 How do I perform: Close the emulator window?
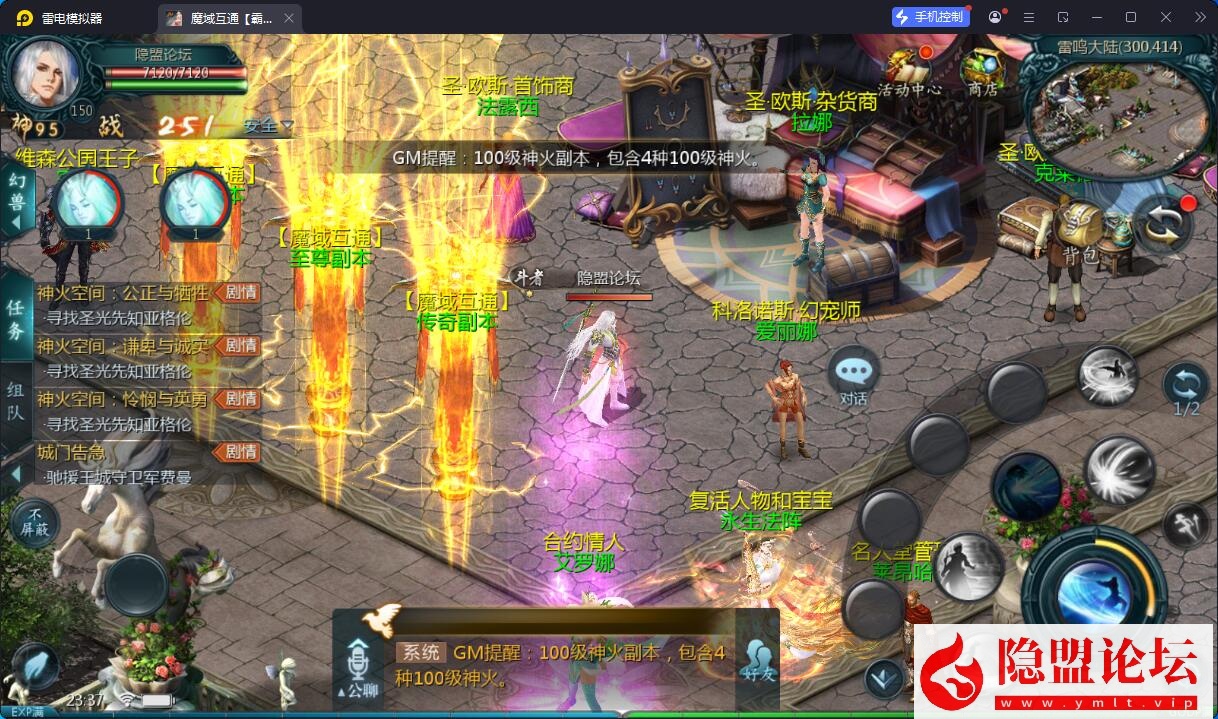[x=1166, y=17]
